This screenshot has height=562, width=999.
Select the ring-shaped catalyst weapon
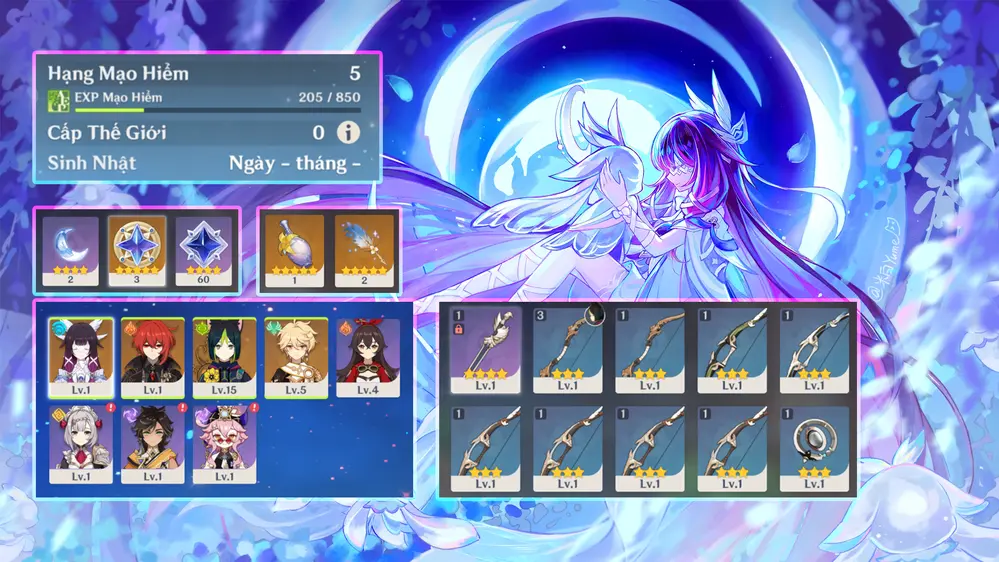(814, 448)
